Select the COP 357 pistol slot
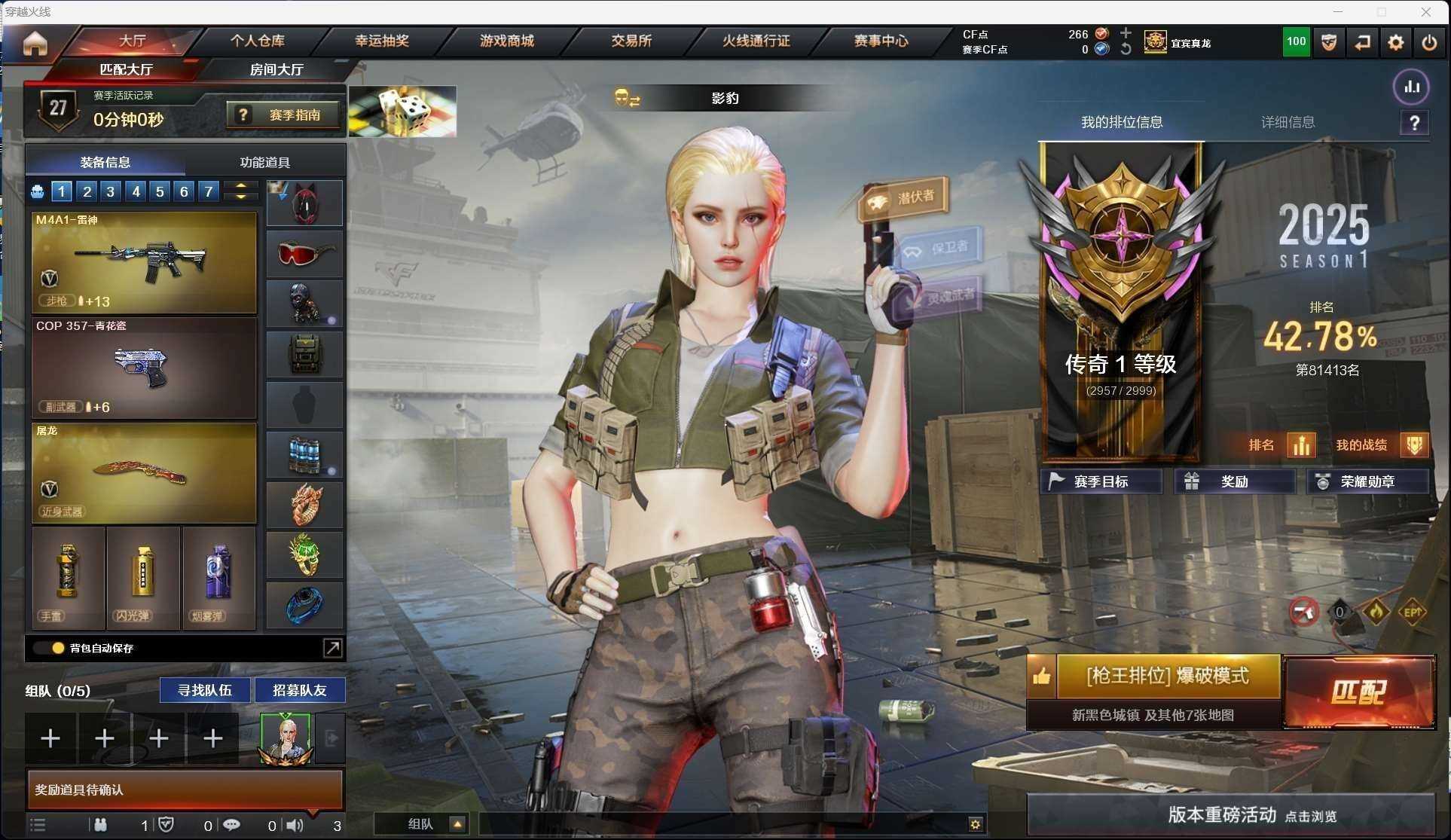1451x840 pixels. coord(144,368)
